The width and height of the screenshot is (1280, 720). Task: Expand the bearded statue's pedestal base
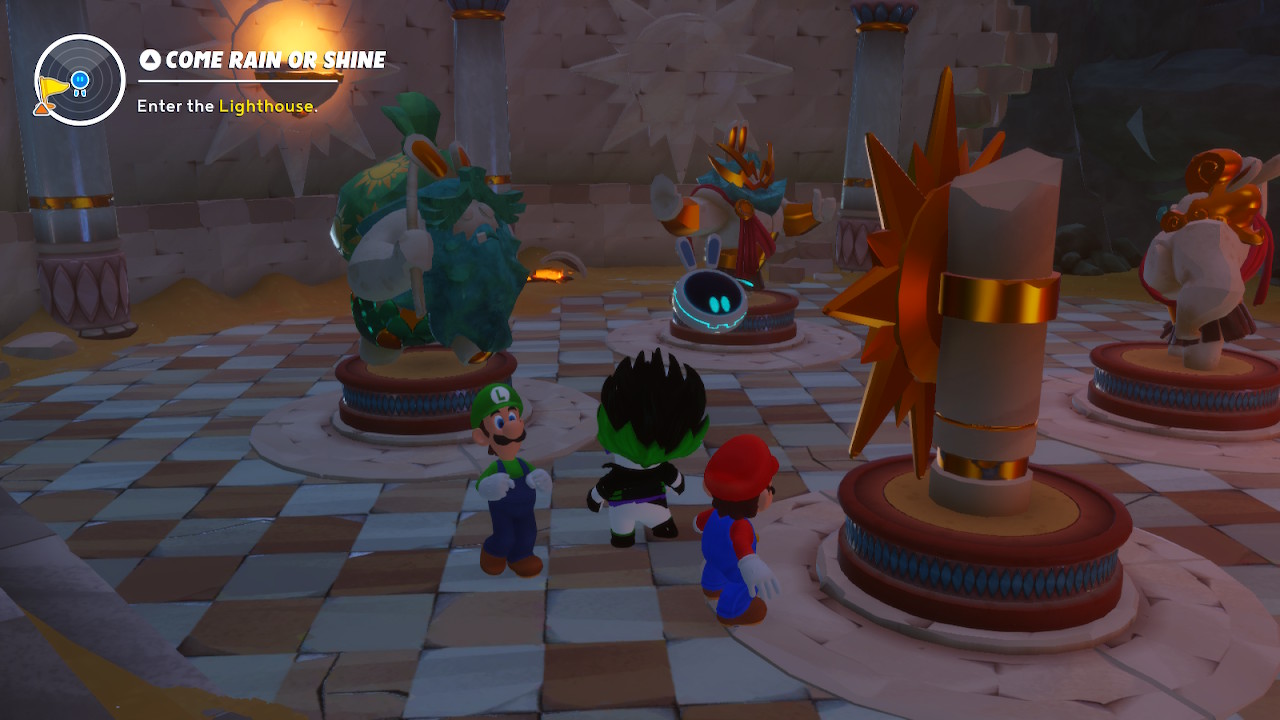(420, 400)
